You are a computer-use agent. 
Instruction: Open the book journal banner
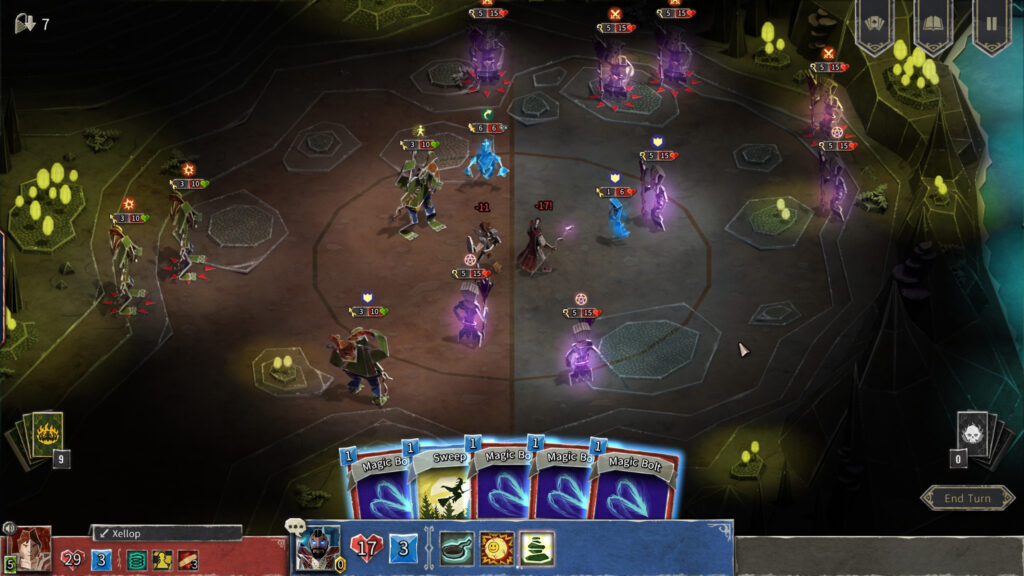[933, 24]
